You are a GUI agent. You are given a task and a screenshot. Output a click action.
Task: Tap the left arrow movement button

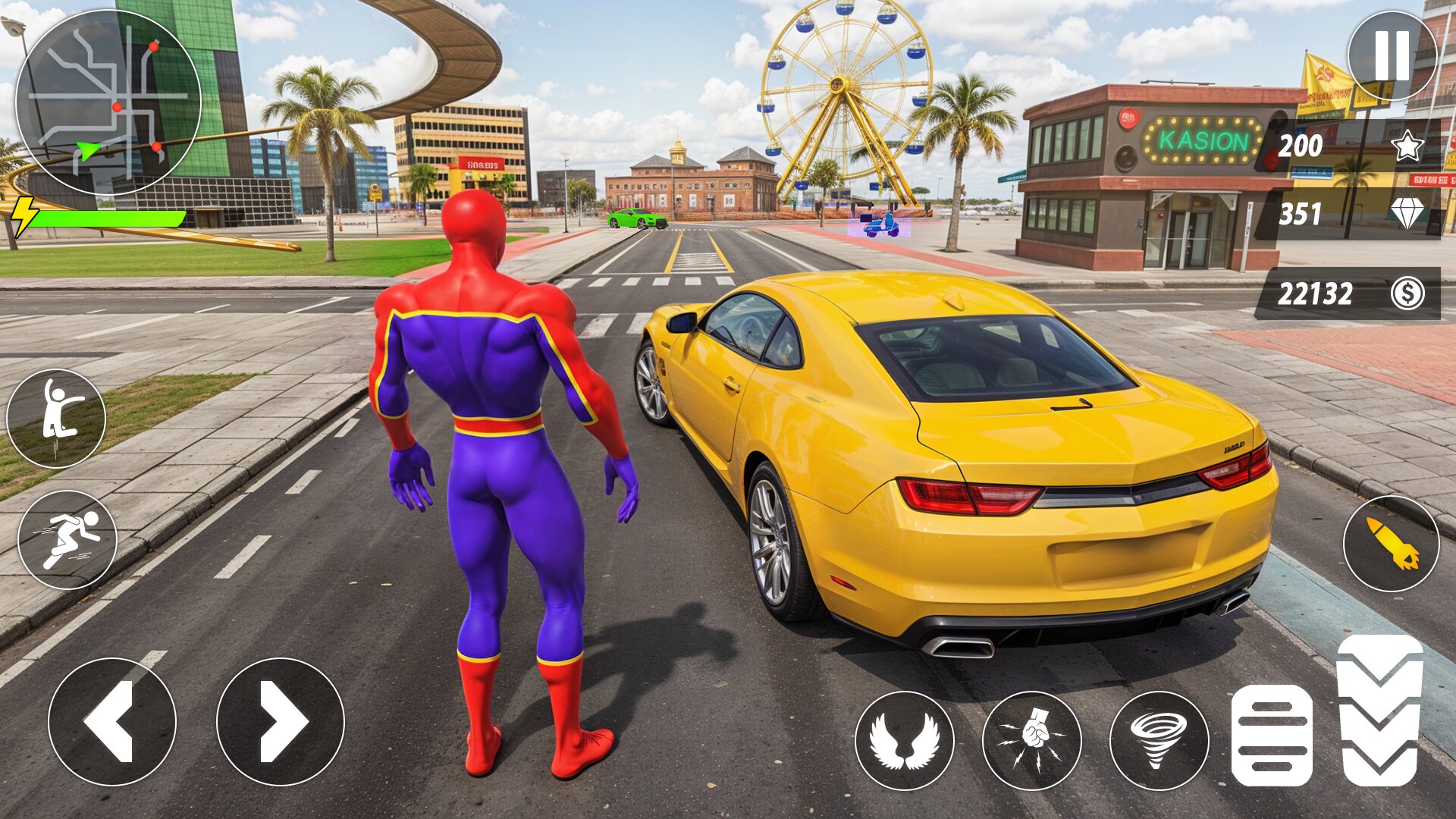click(112, 721)
